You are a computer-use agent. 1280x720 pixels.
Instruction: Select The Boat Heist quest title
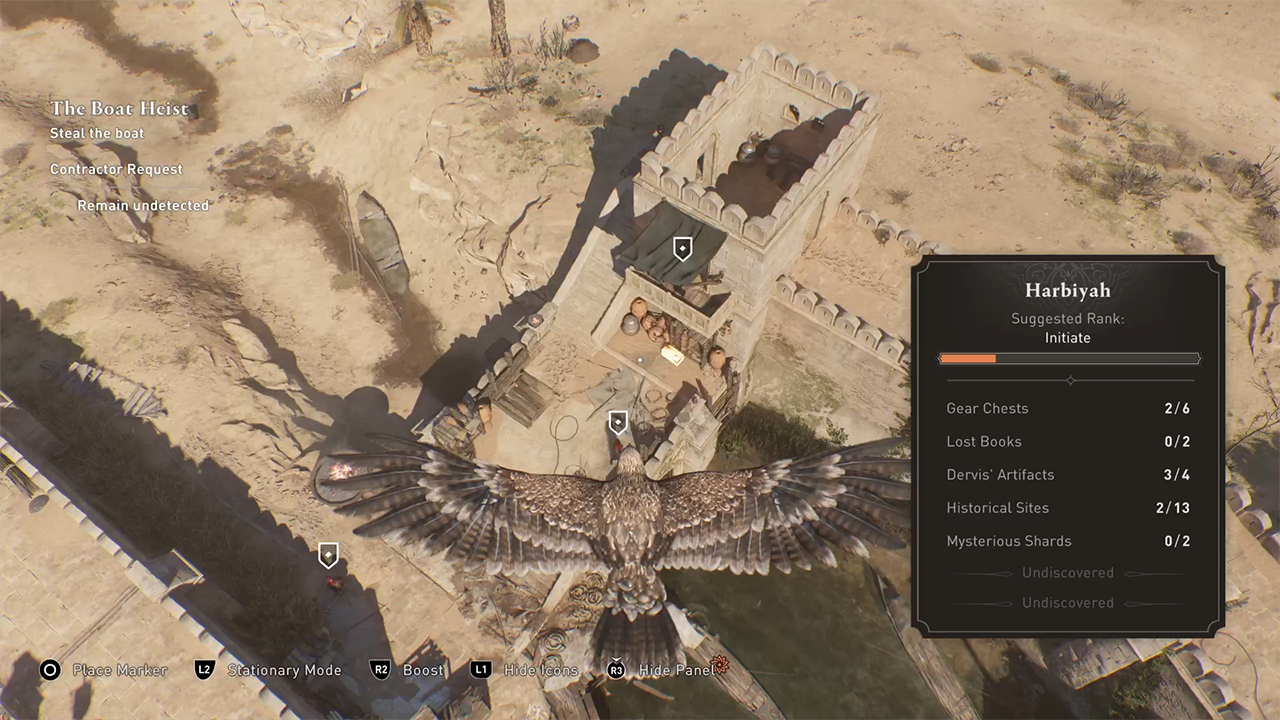[x=119, y=109]
